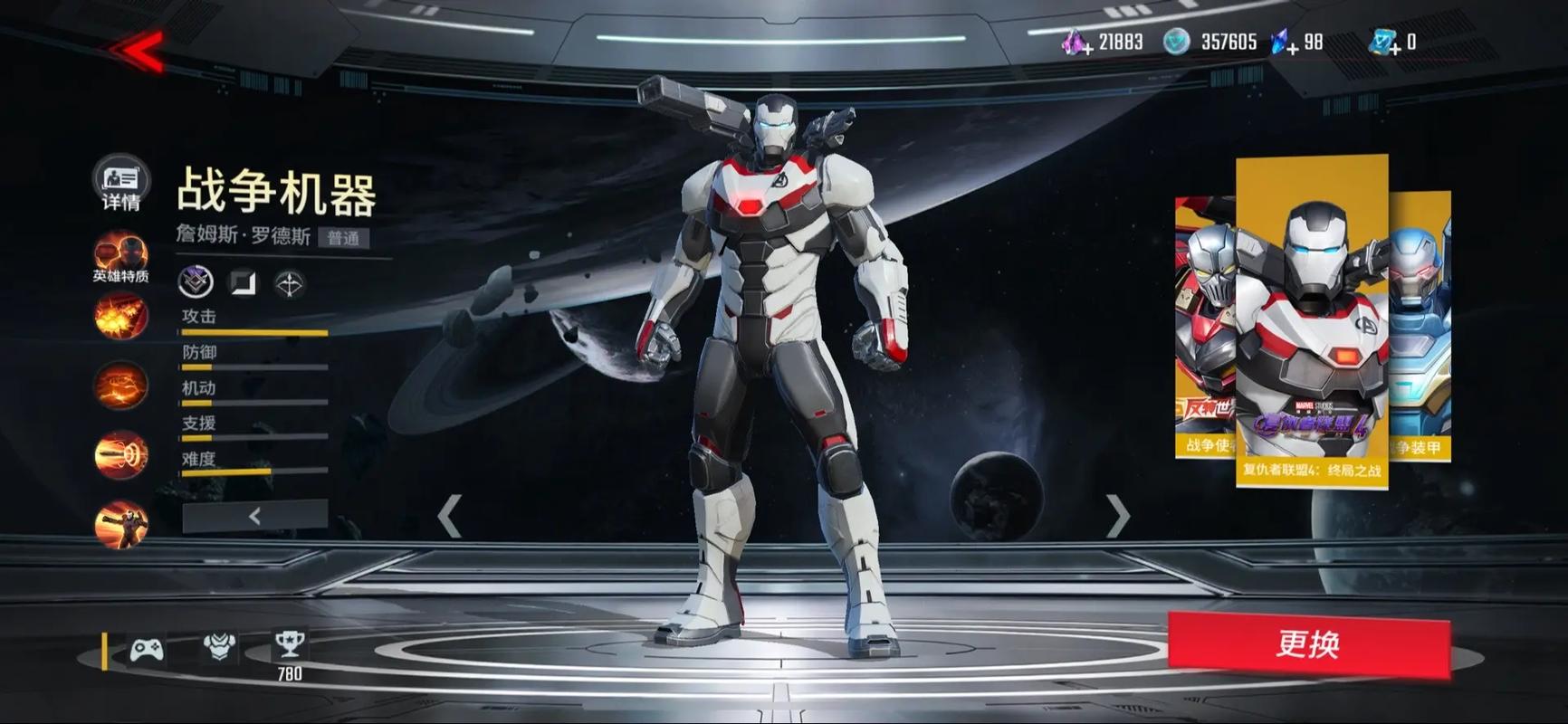This screenshot has width=1568, height=724.
Task: Show the next skin with right chevron
Action: [1119, 517]
